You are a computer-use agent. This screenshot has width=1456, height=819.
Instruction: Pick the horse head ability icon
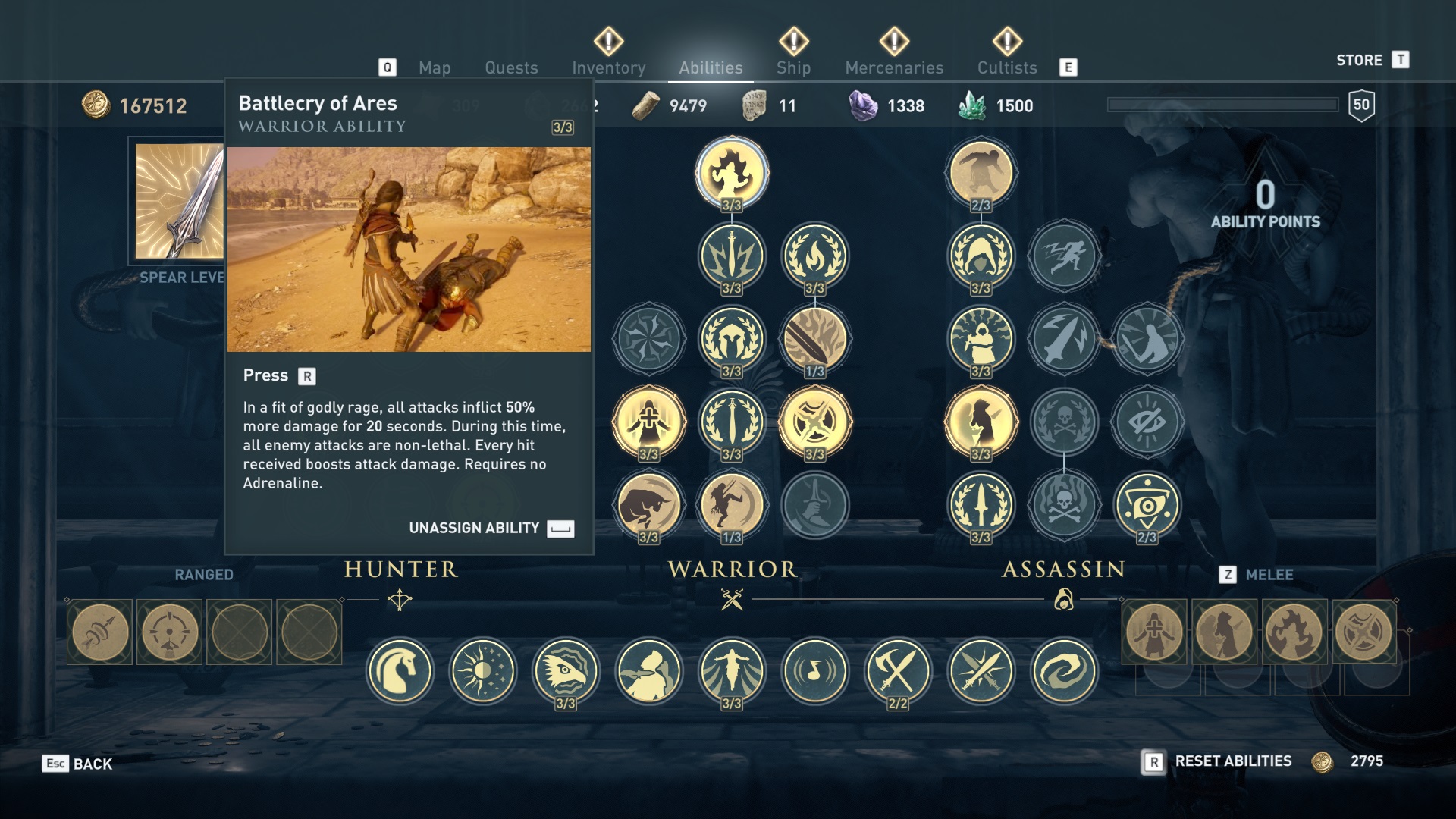(x=400, y=670)
